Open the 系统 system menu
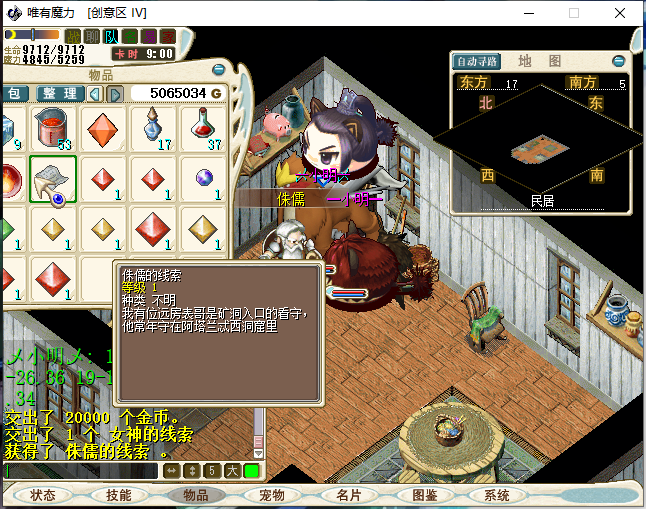This screenshot has width=646, height=509. tap(497, 495)
